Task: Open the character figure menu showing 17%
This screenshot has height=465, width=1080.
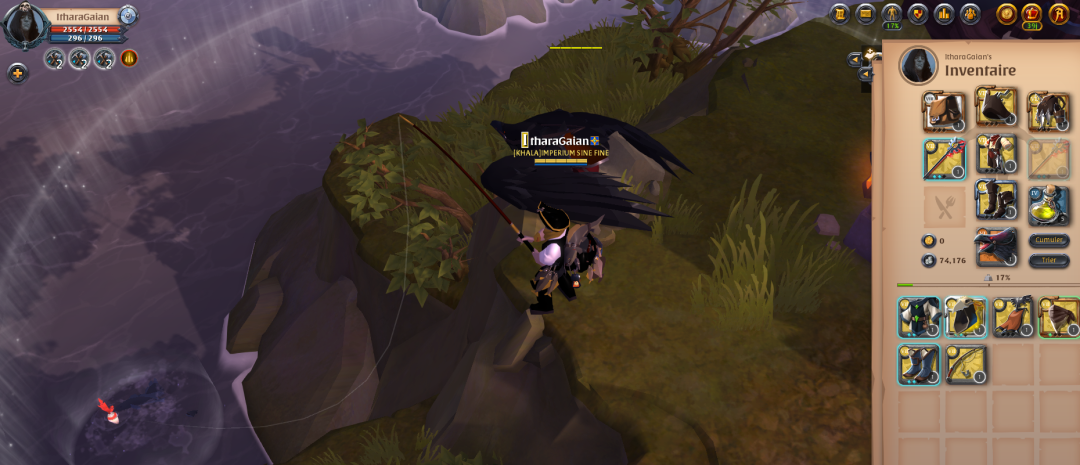Action: pyautogui.click(x=892, y=14)
